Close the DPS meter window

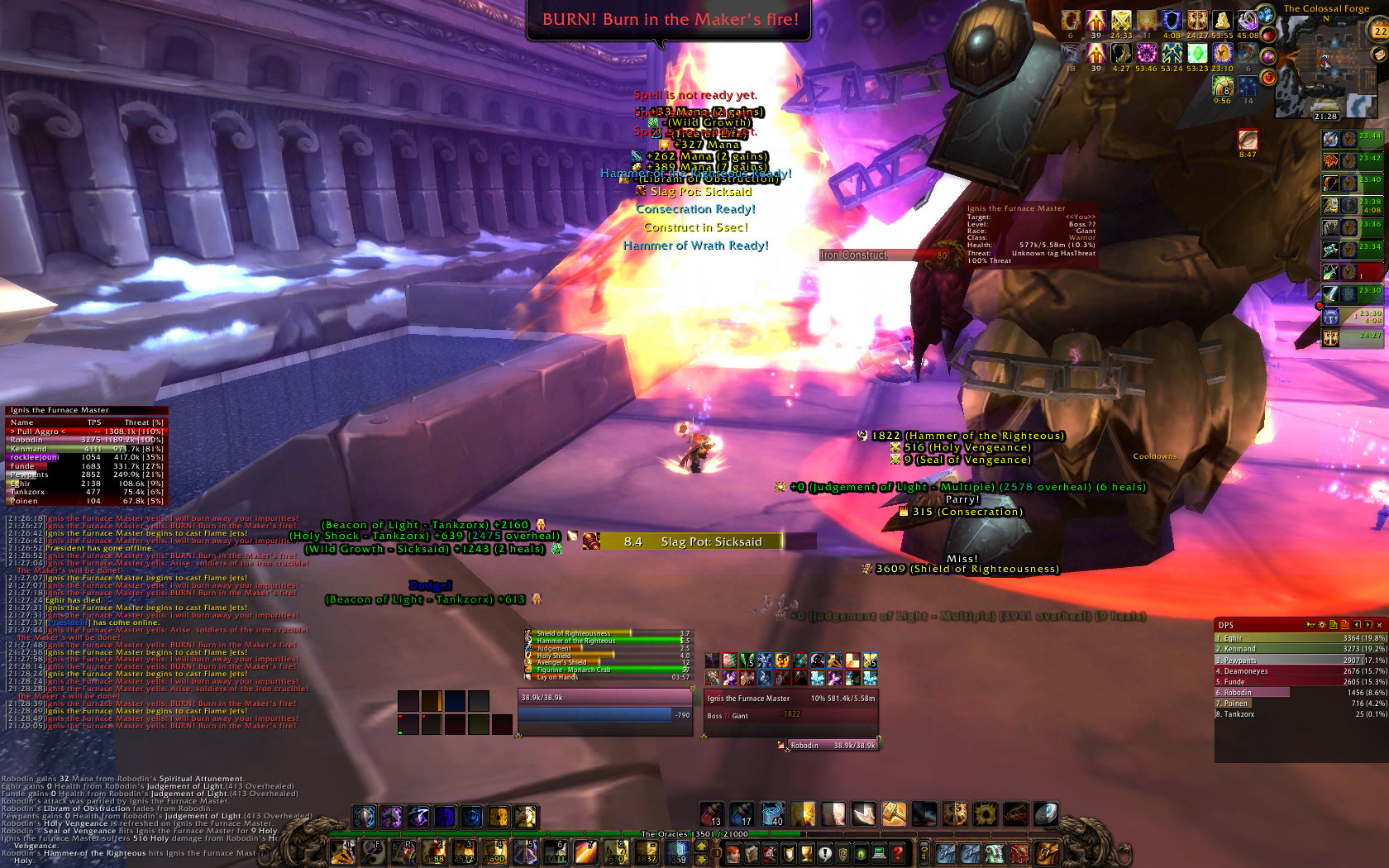(x=1379, y=625)
